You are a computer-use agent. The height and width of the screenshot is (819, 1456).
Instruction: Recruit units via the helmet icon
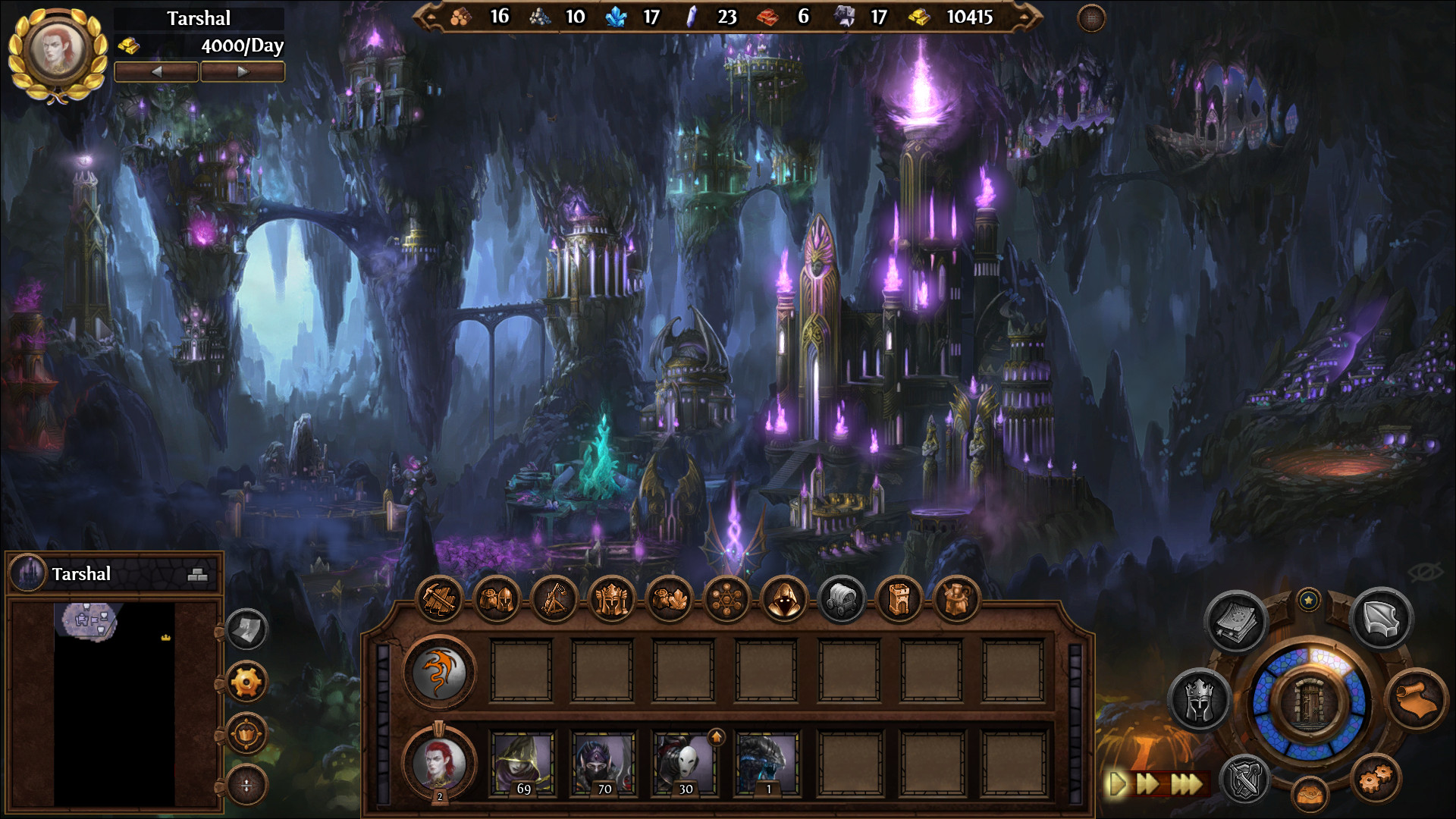click(497, 598)
